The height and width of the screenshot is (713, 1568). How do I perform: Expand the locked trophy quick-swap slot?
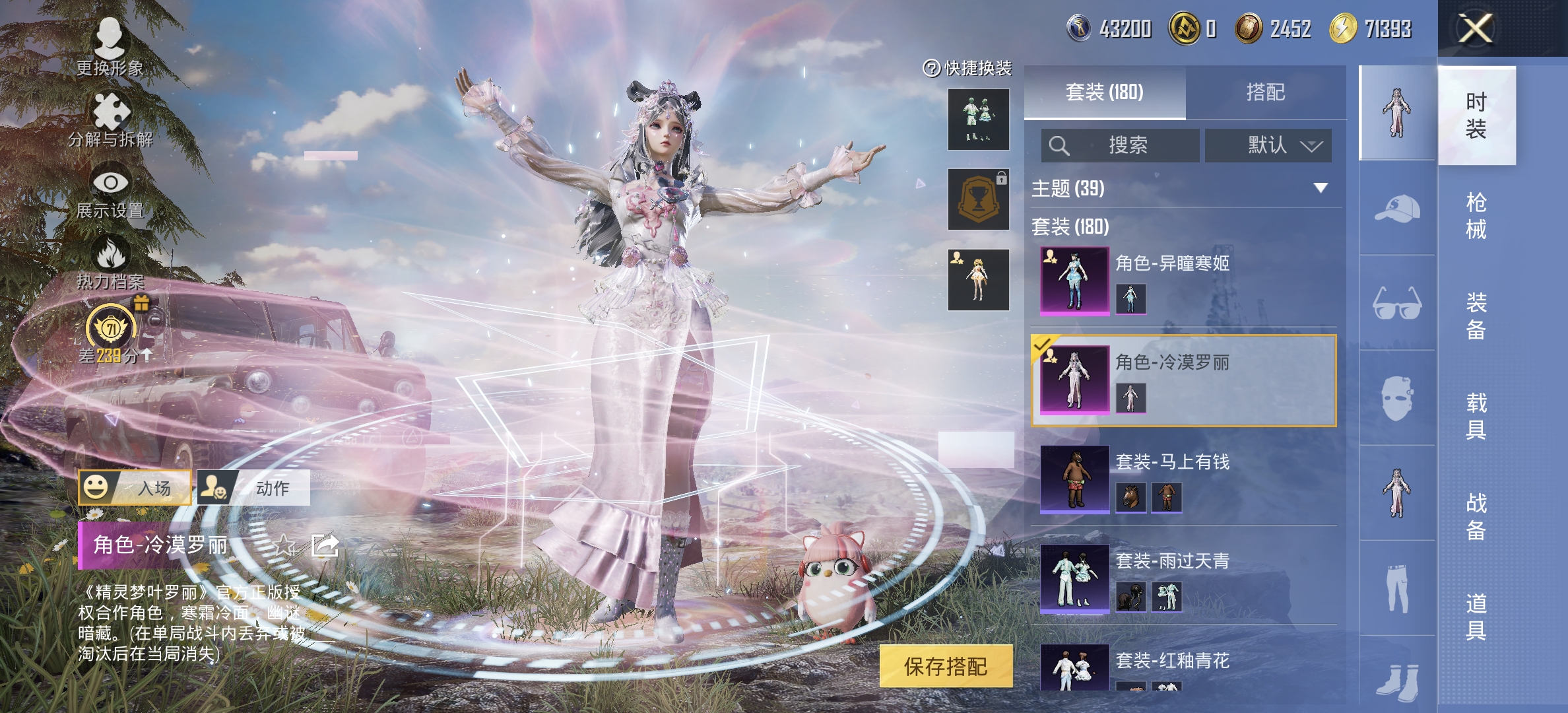point(978,199)
